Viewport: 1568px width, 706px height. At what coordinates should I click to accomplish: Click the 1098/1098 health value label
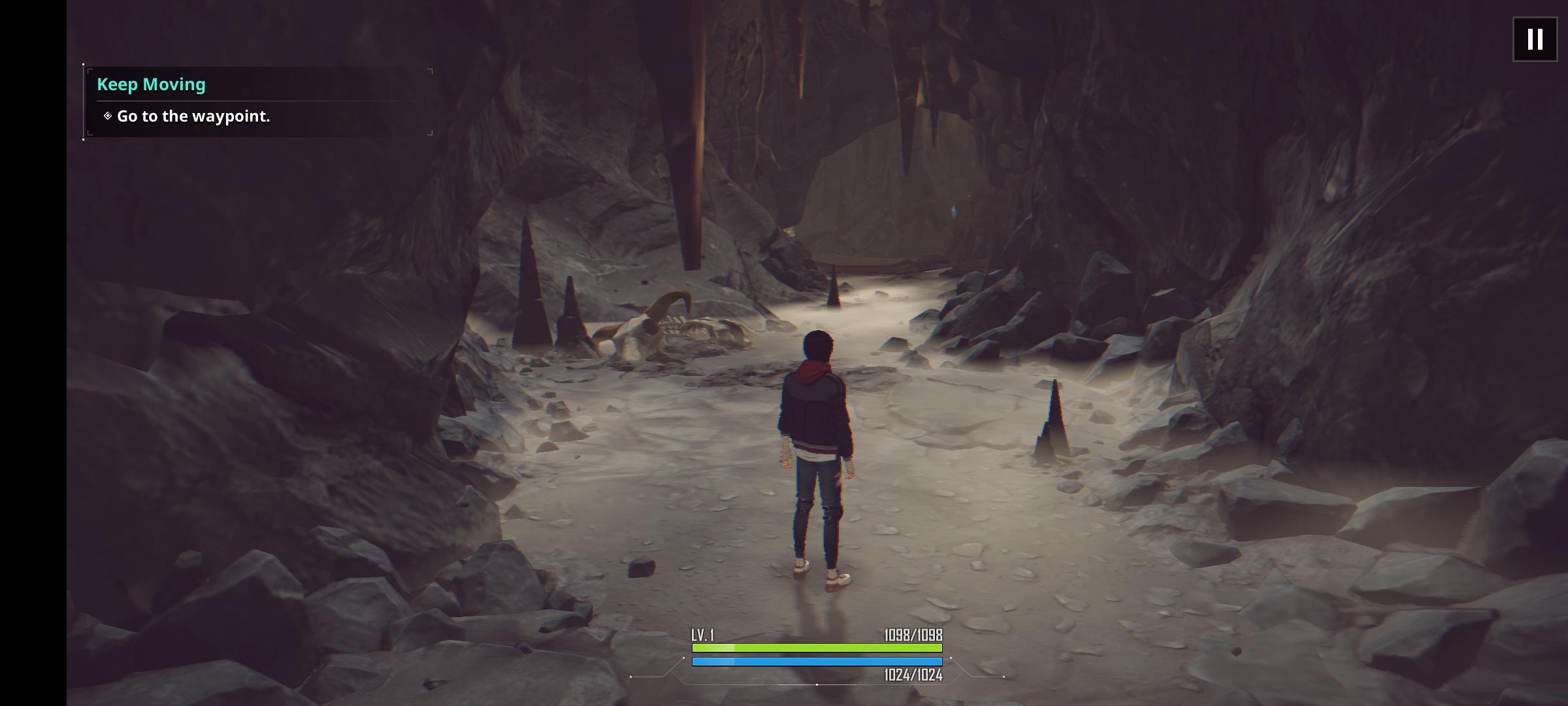914,633
